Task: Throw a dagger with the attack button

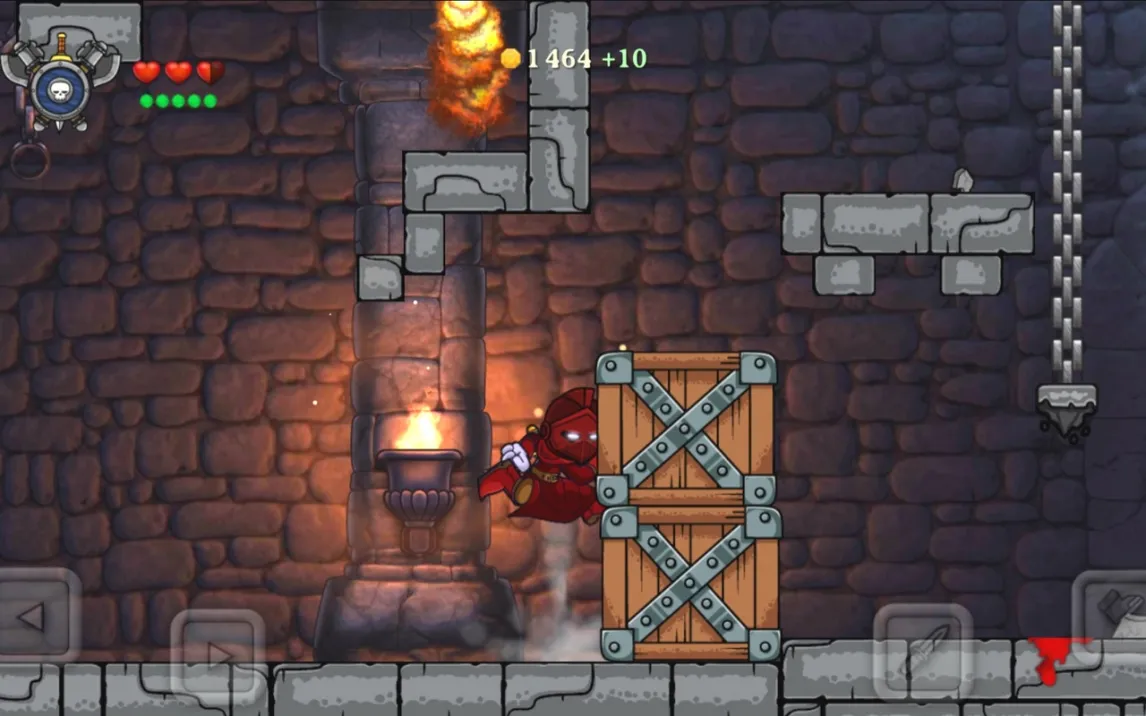Action: (x=922, y=651)
